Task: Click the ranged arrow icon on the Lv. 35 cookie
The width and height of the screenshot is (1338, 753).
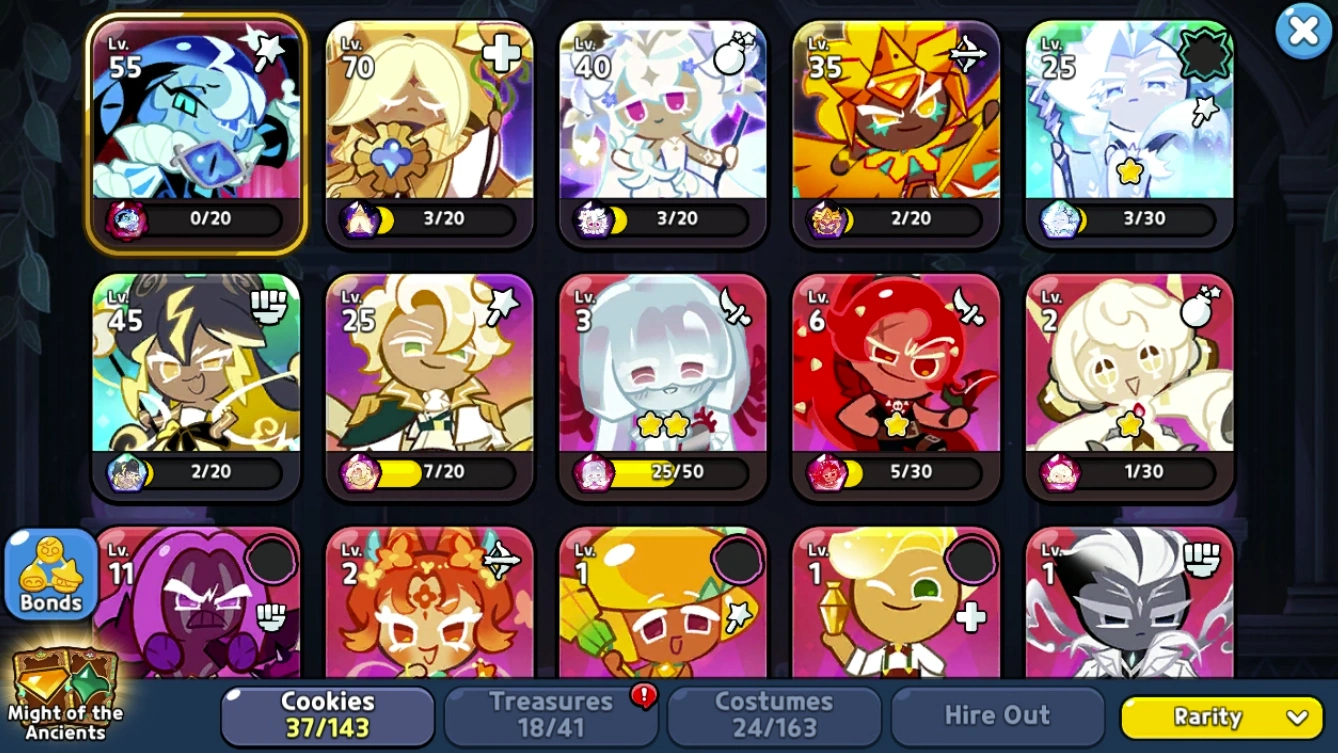Action: (x=969, y=55)
